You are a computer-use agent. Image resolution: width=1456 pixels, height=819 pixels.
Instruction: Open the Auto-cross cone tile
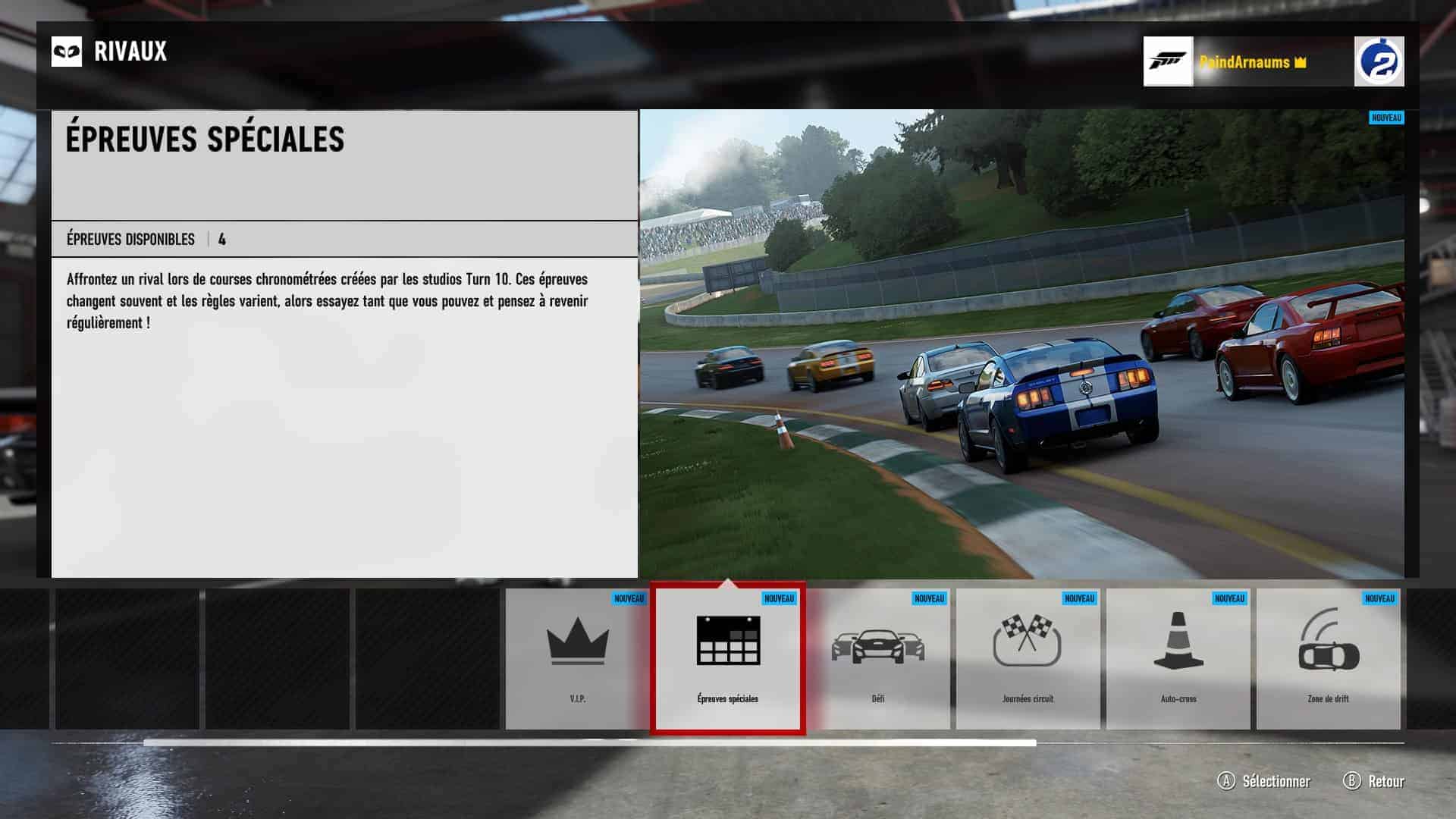pyautogui.click(x=1178, y=658)
